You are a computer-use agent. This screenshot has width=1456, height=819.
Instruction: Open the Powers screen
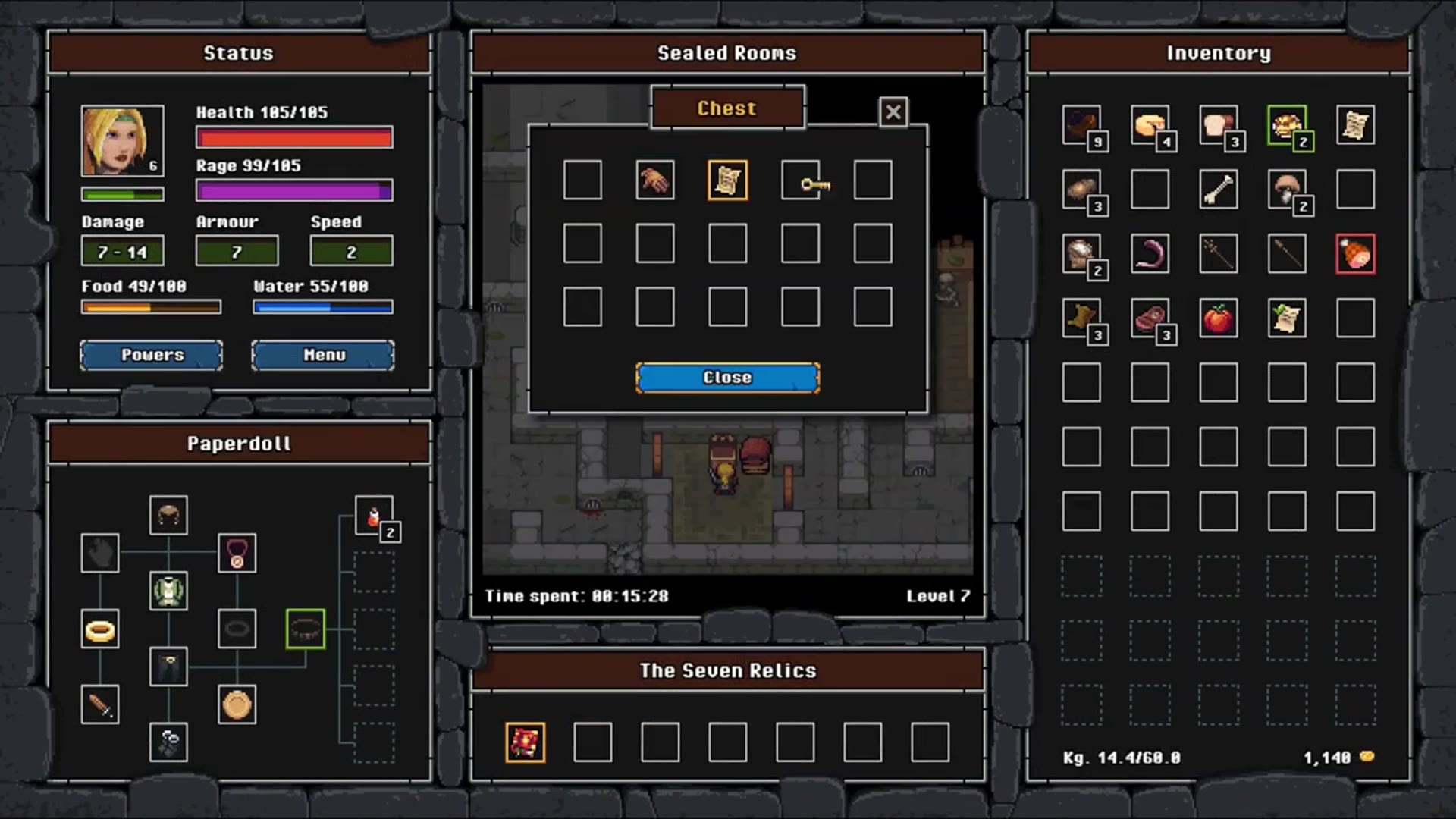coord(152,355)
